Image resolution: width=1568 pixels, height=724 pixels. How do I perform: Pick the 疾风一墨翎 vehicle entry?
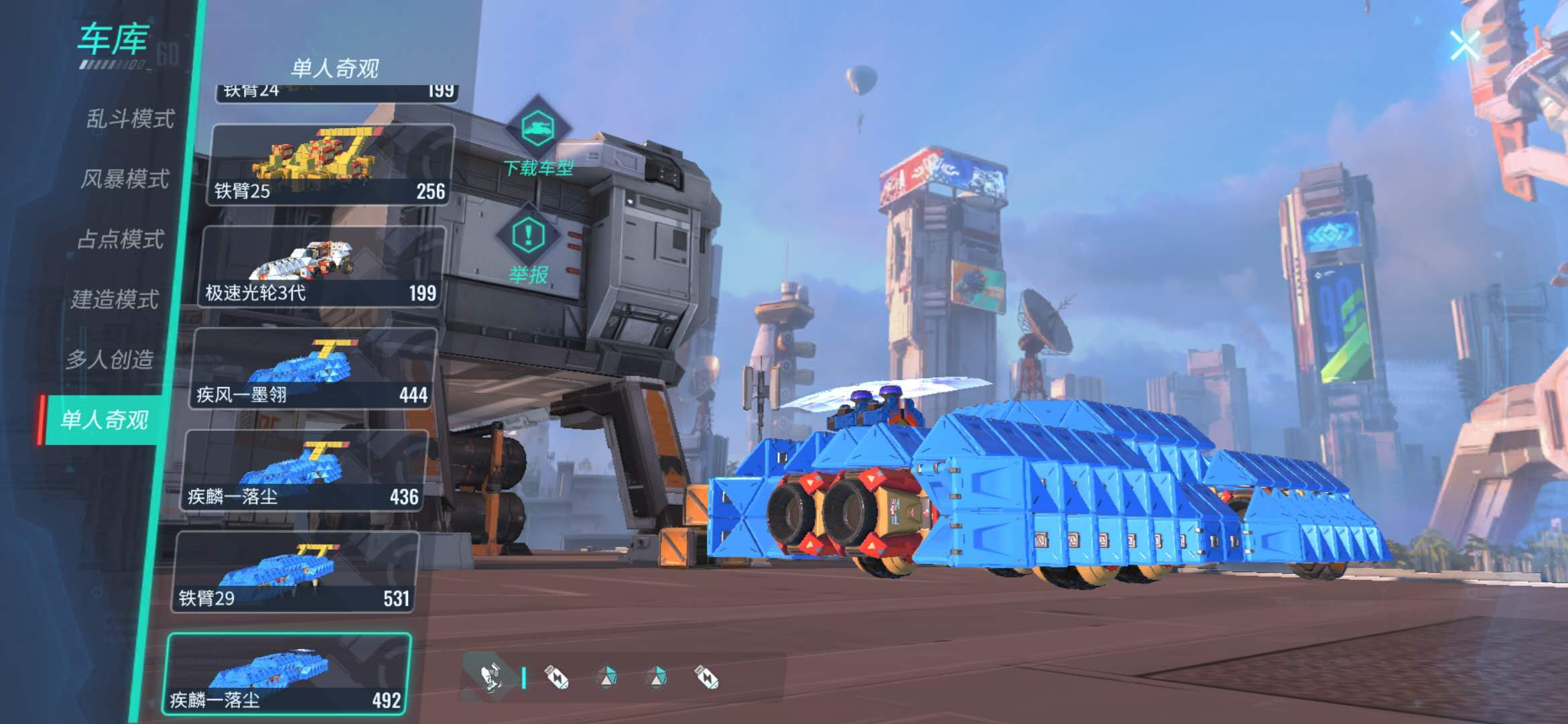(314, 369)
